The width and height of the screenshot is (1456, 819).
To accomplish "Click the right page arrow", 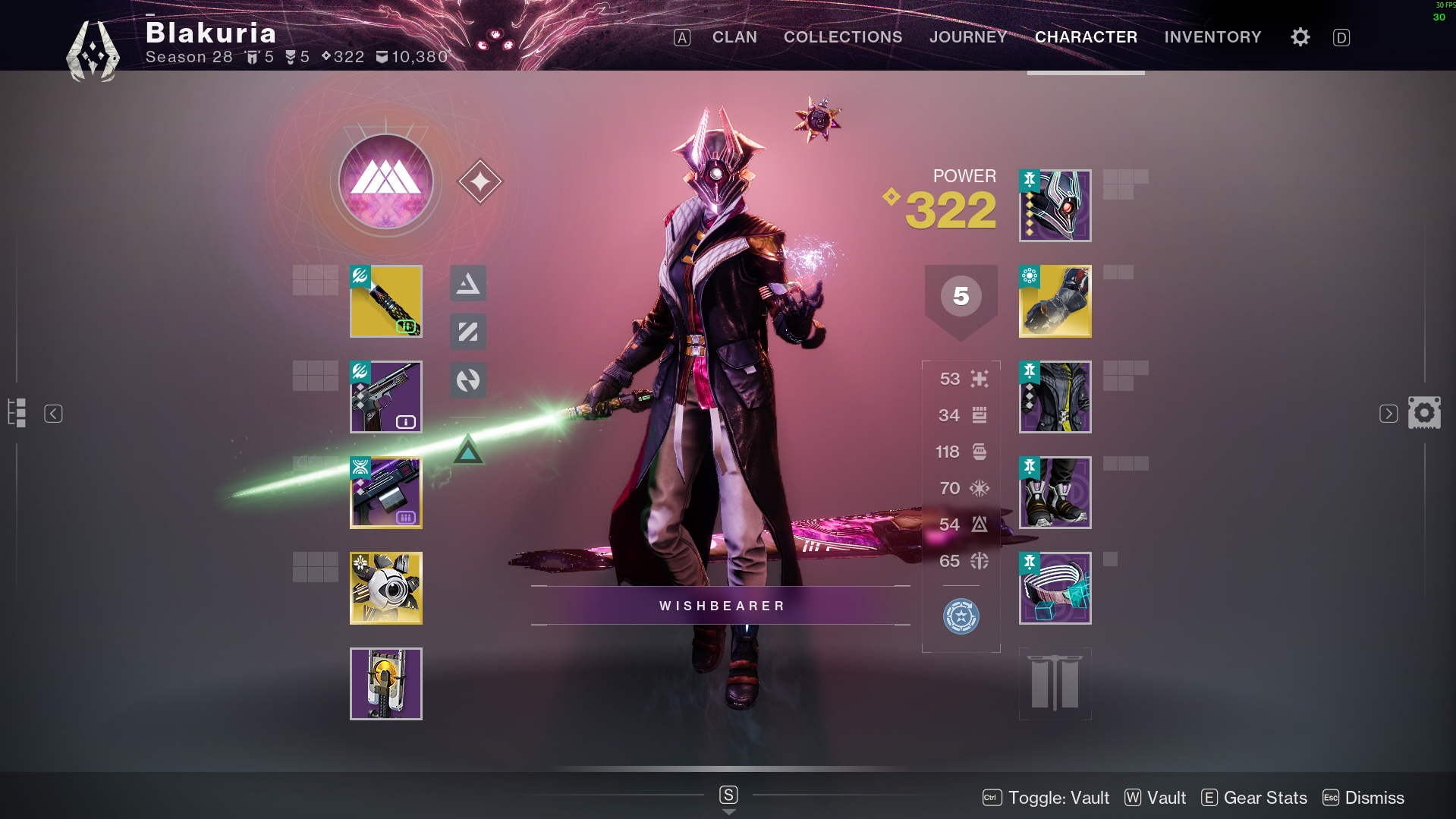I will [1388, 414].
